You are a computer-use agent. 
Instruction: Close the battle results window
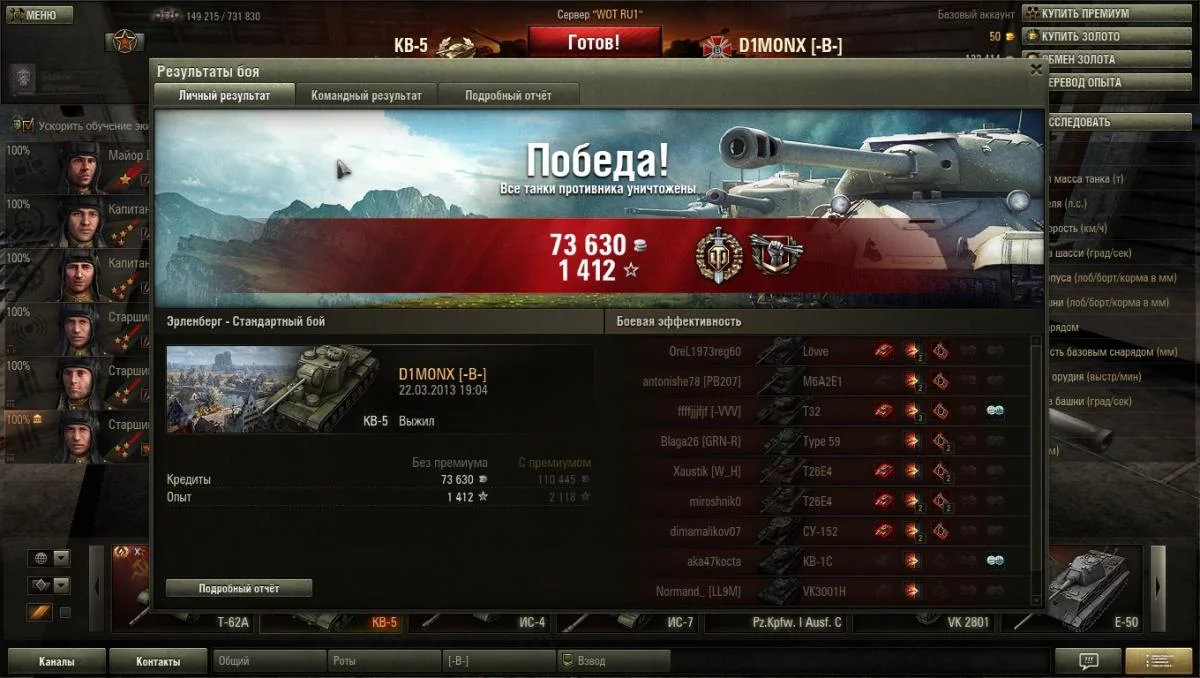pyautogui.click(x=1036, y=70)
